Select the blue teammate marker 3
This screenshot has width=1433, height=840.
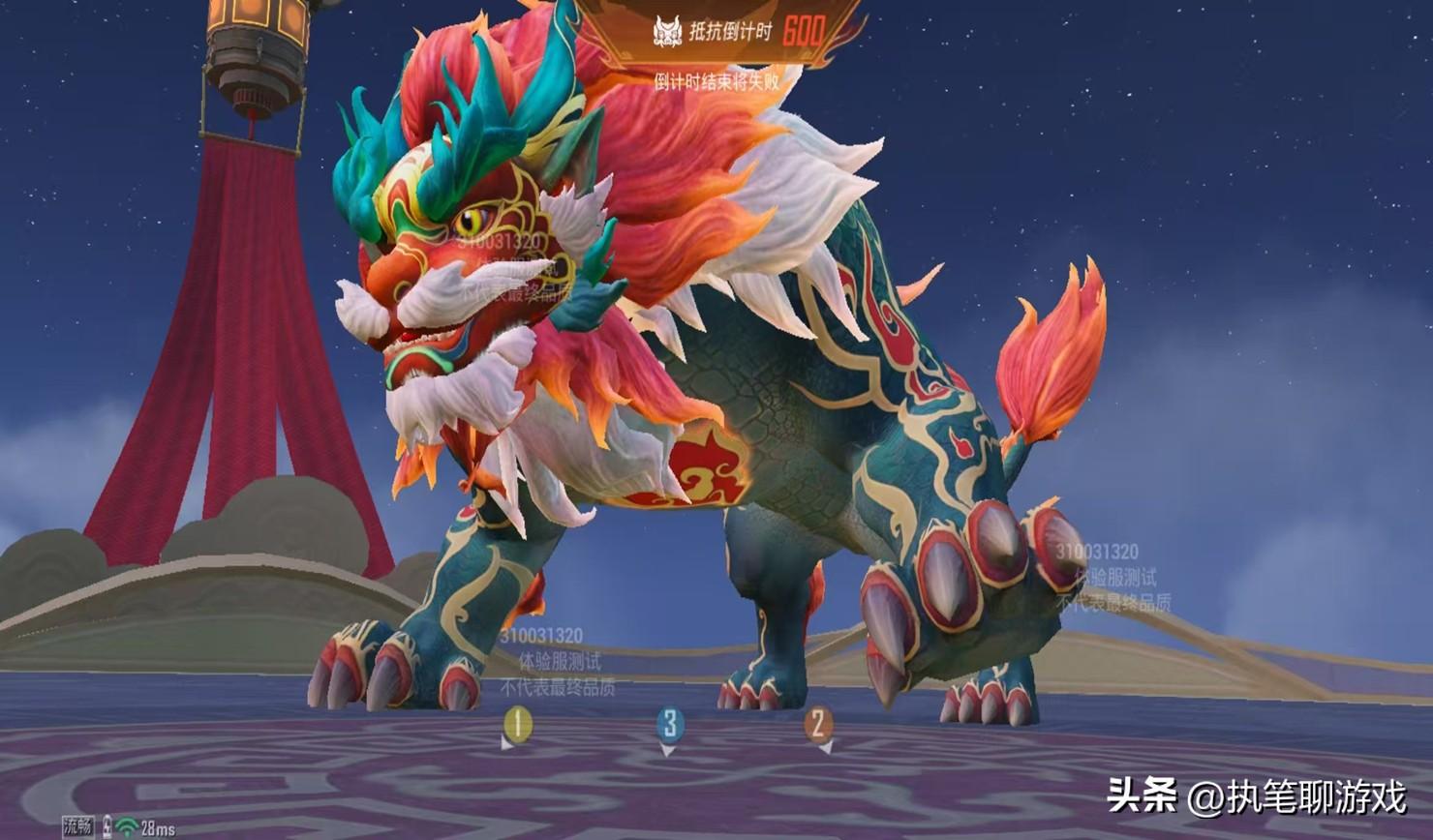point(669,725)
